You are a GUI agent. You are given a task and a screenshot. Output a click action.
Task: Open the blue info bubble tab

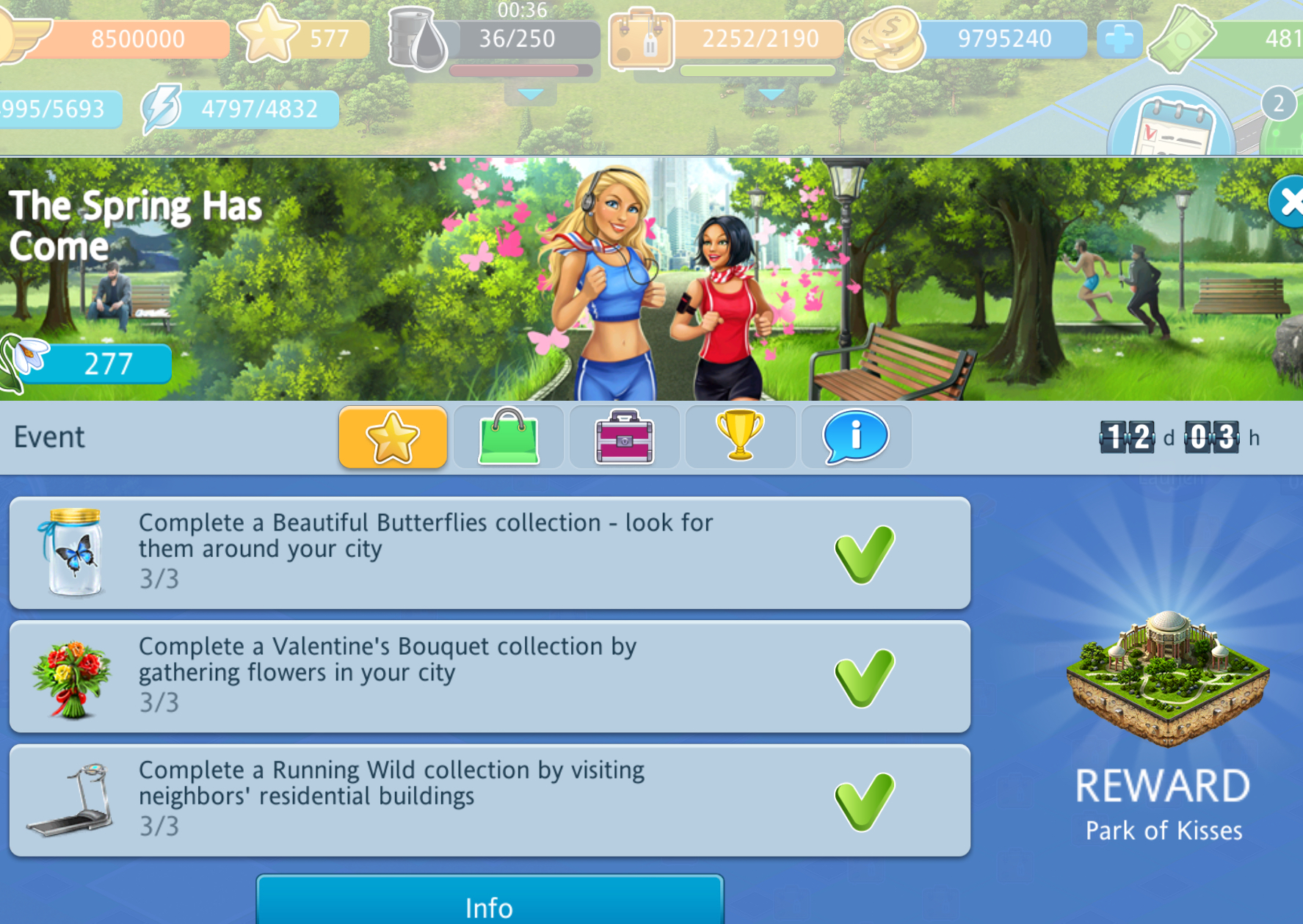[x=856, y=437]
